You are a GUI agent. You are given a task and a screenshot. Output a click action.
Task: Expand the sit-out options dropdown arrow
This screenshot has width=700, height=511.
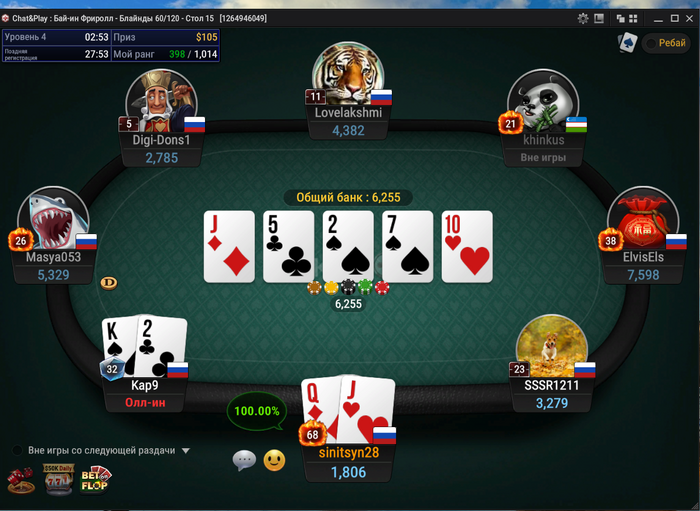coord(186,451)
